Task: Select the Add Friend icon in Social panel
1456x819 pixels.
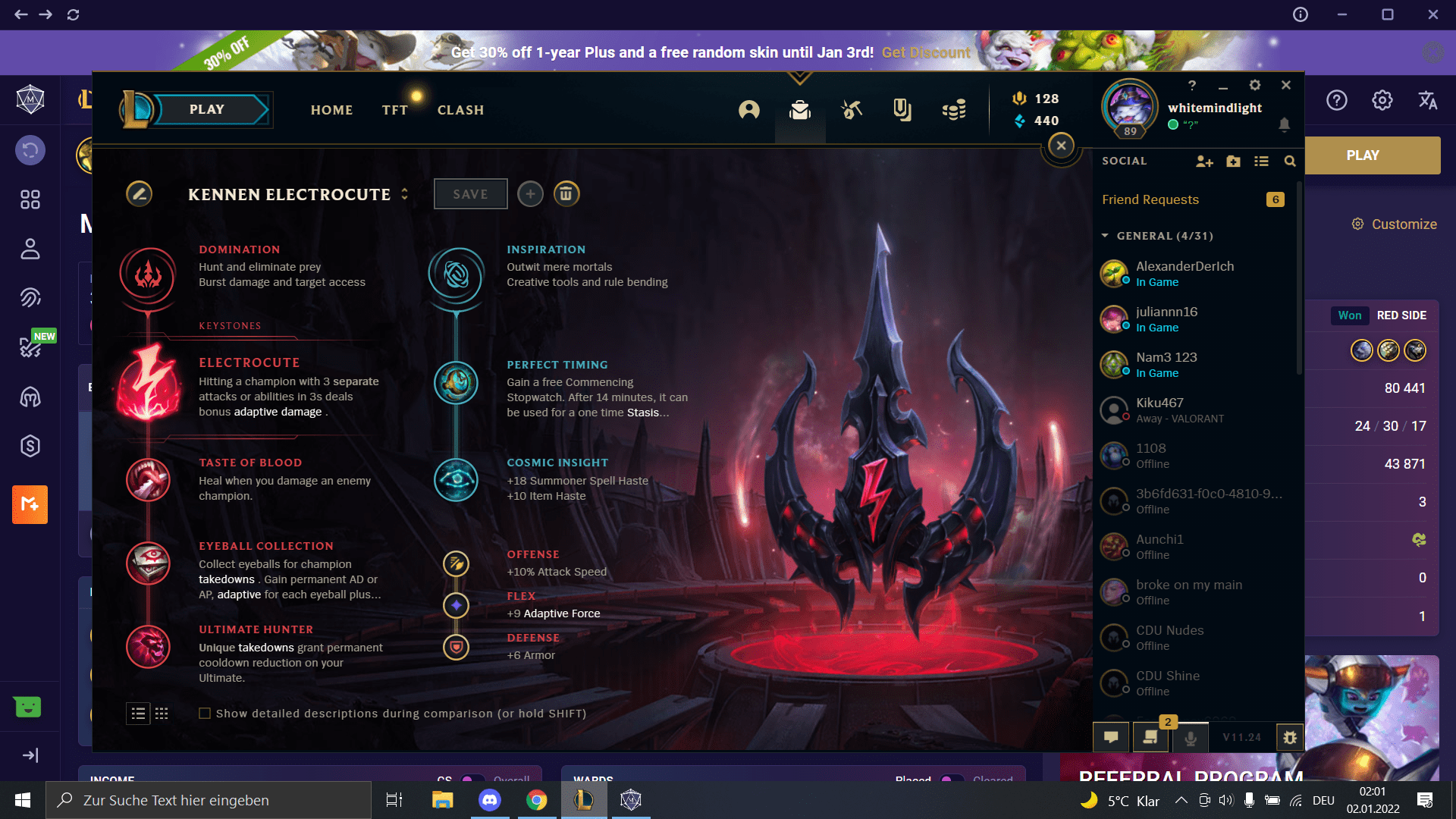Action: 1204,162
